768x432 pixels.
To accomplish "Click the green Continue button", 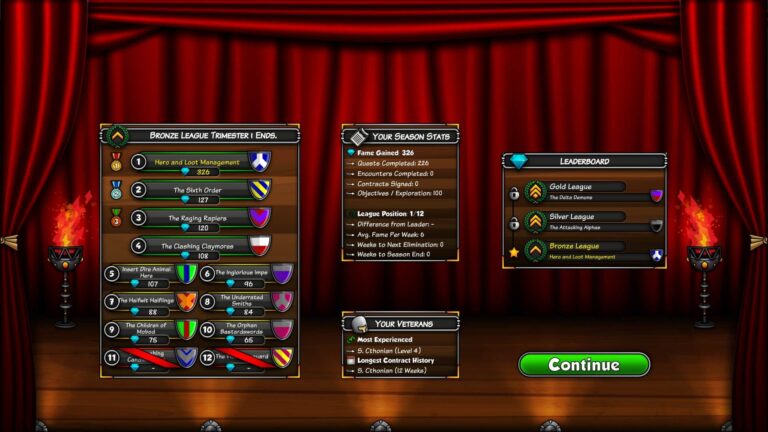I will click(584, 364).
